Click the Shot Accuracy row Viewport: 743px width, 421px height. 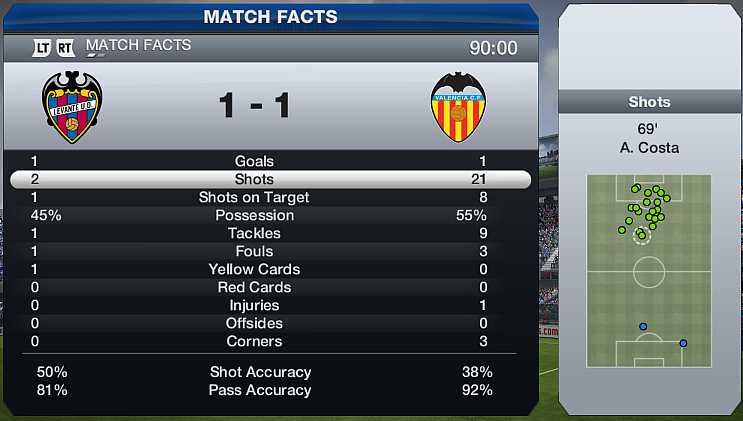(260, 372)
